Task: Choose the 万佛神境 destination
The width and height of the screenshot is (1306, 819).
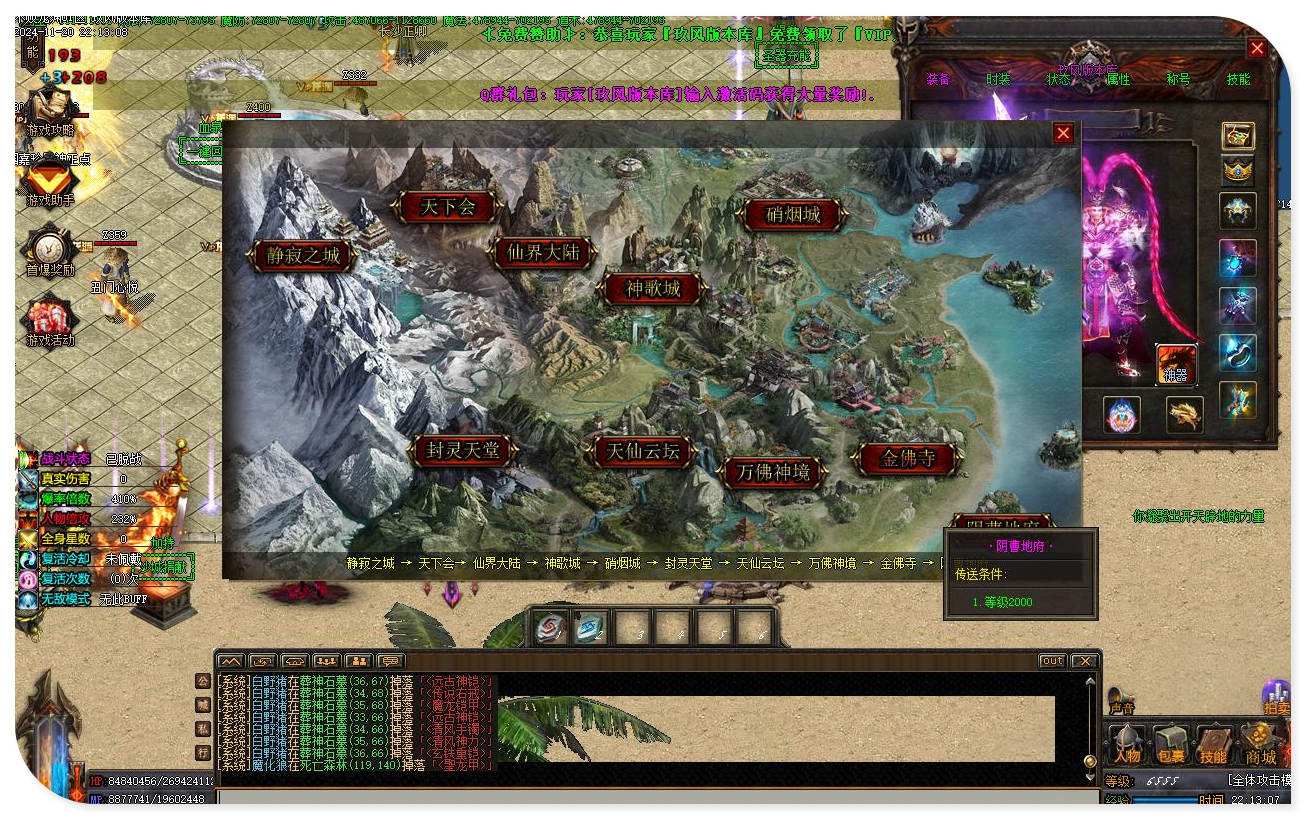Action: pos(772,472)
